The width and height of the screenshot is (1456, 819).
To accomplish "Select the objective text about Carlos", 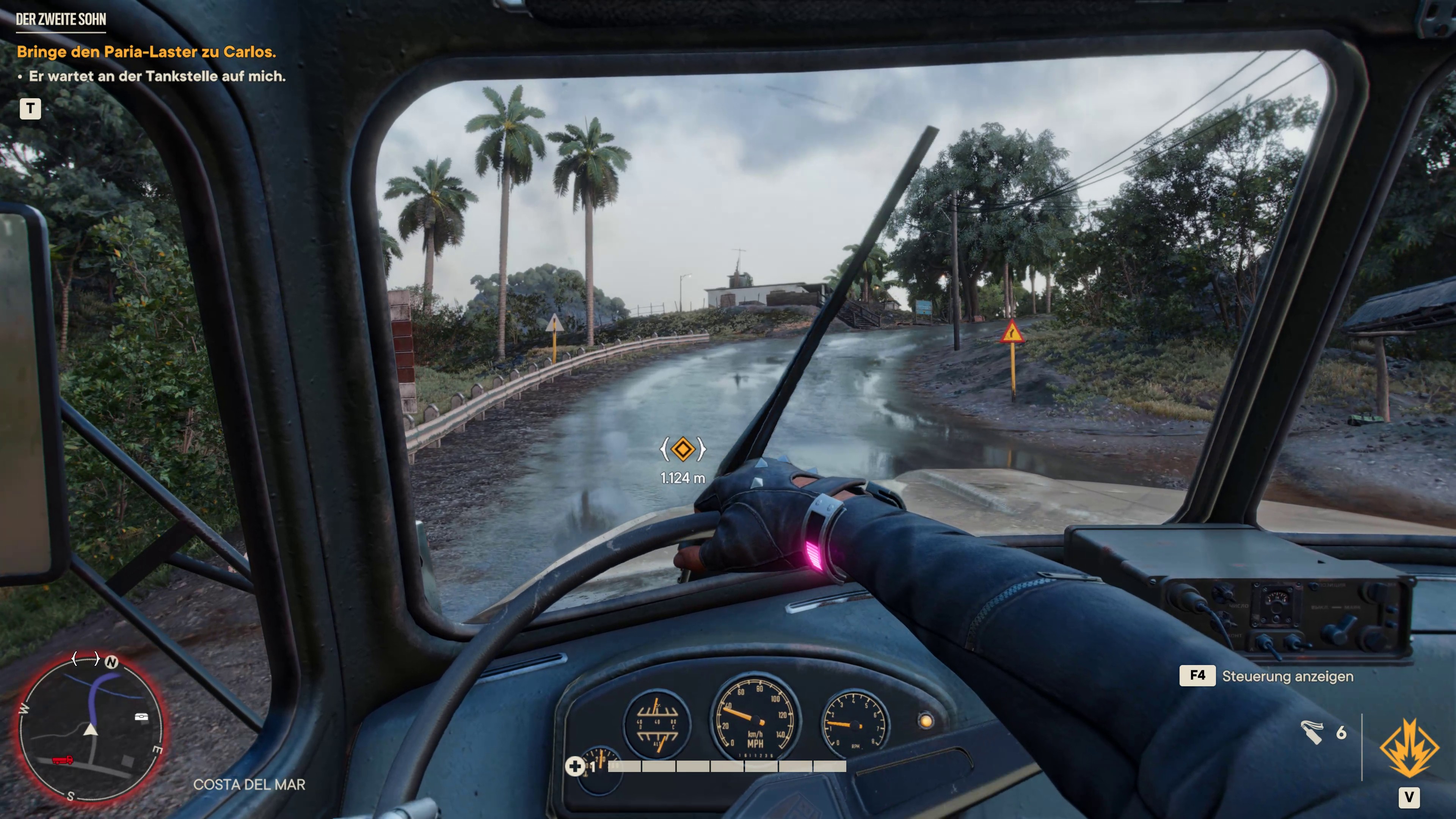I will point(146,52).
